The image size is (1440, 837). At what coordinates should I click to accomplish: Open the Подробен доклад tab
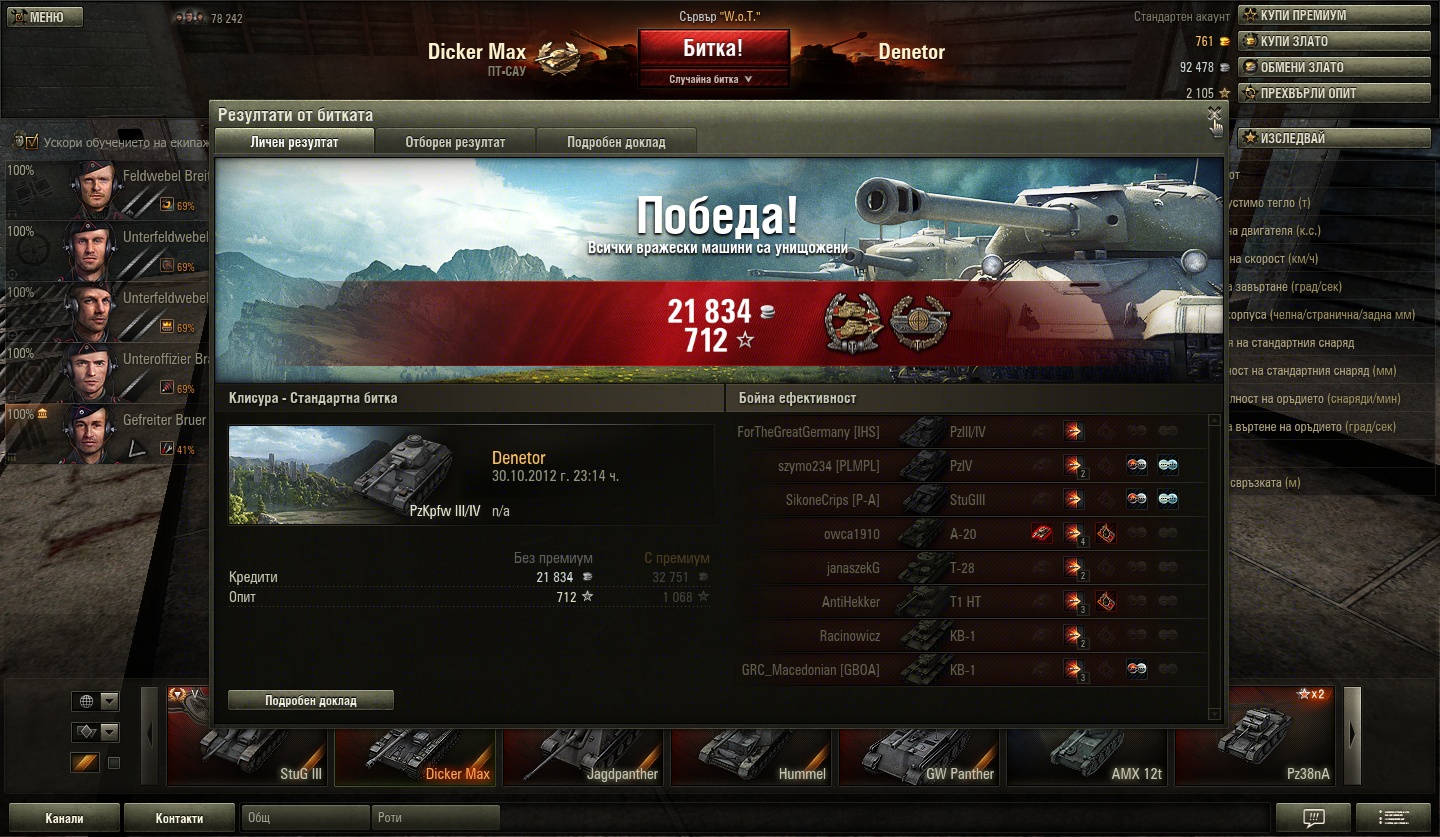(x=616, y=142)
